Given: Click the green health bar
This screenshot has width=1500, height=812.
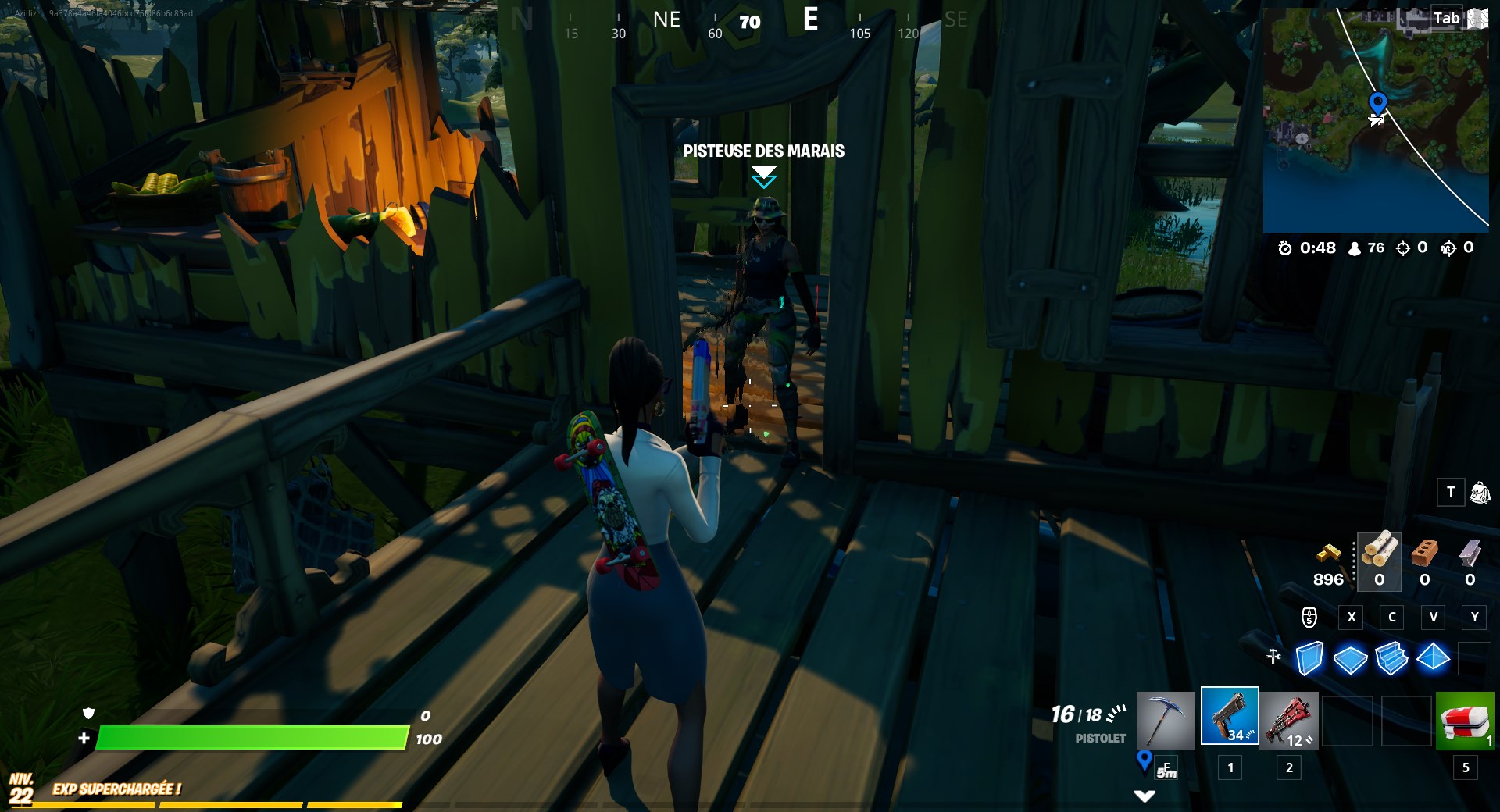Looking at the screenshot, I should coord(250,736).
